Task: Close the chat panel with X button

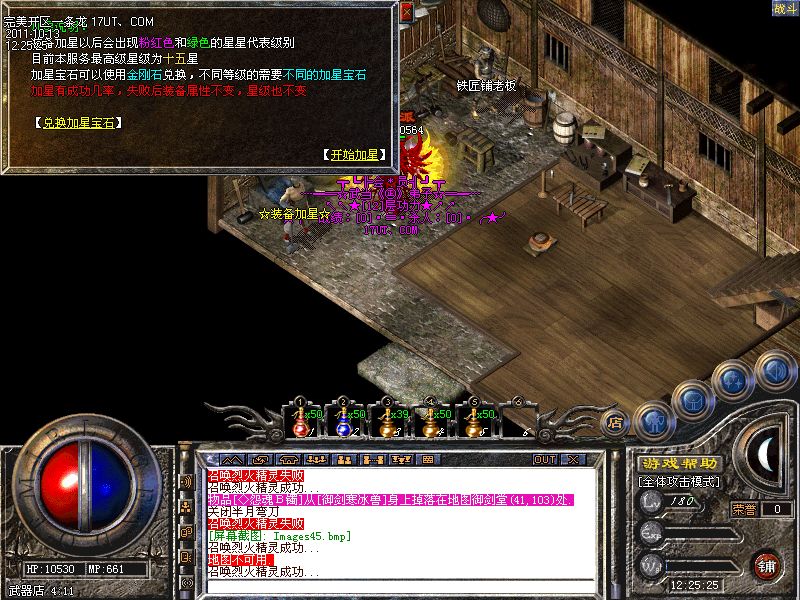Action: point(573,459)
